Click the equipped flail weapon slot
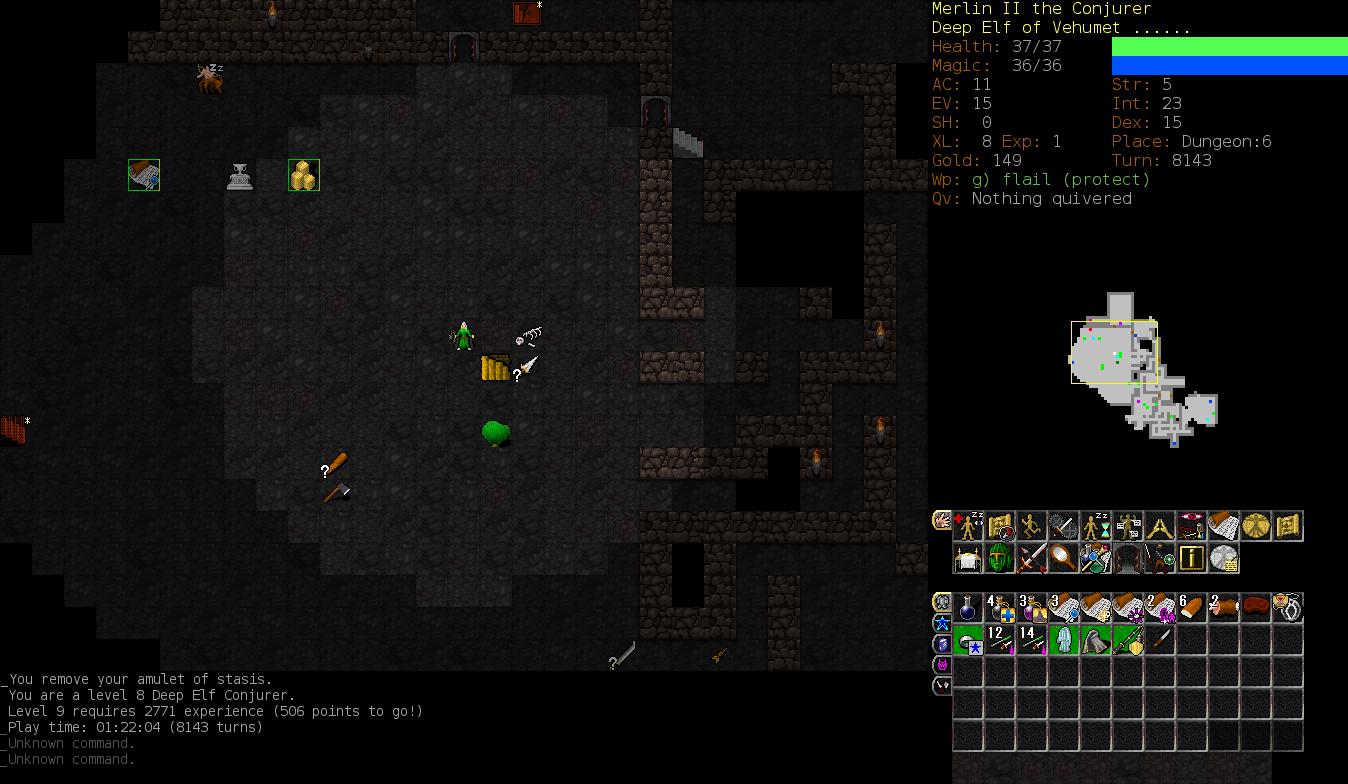 point(1128,640)
